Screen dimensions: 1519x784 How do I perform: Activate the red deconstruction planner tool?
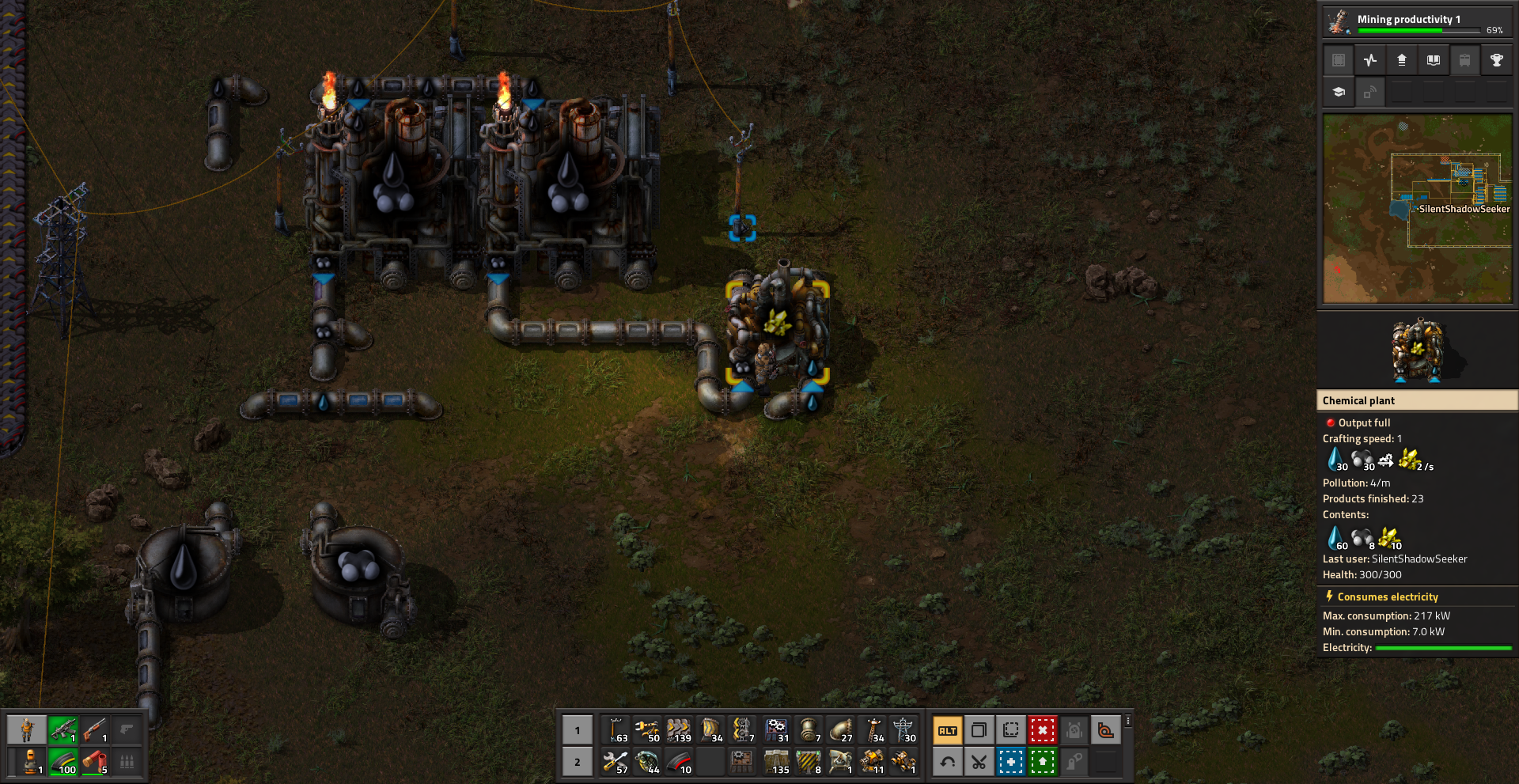(x=1042, y=730)
